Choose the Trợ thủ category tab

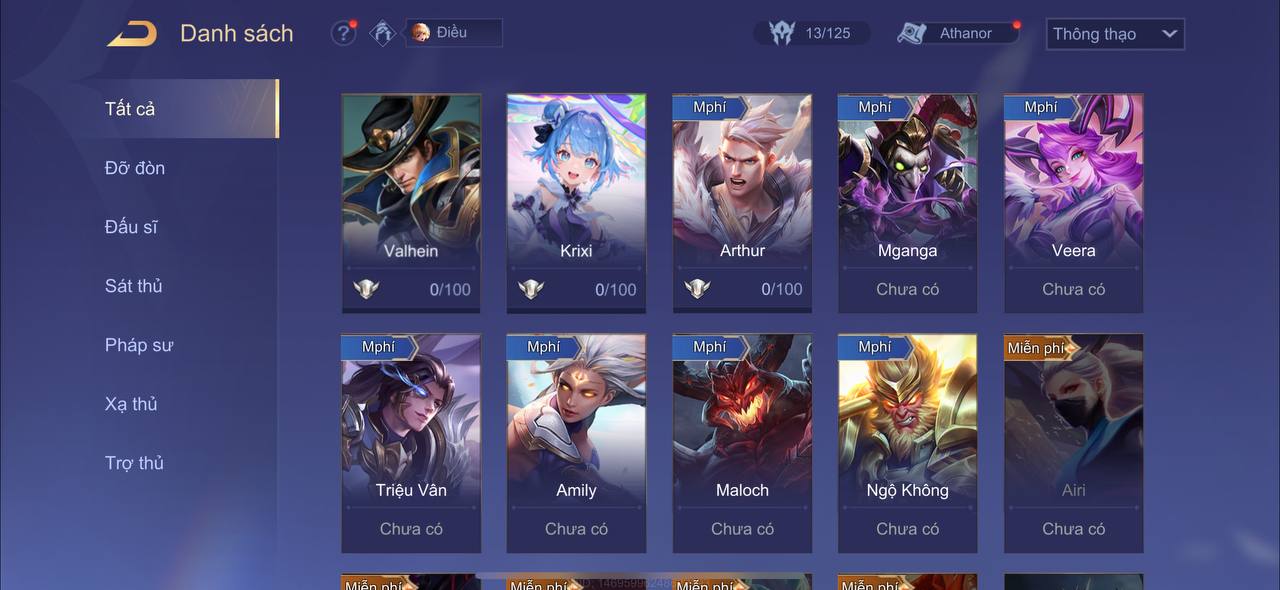[x=134, y=463]
